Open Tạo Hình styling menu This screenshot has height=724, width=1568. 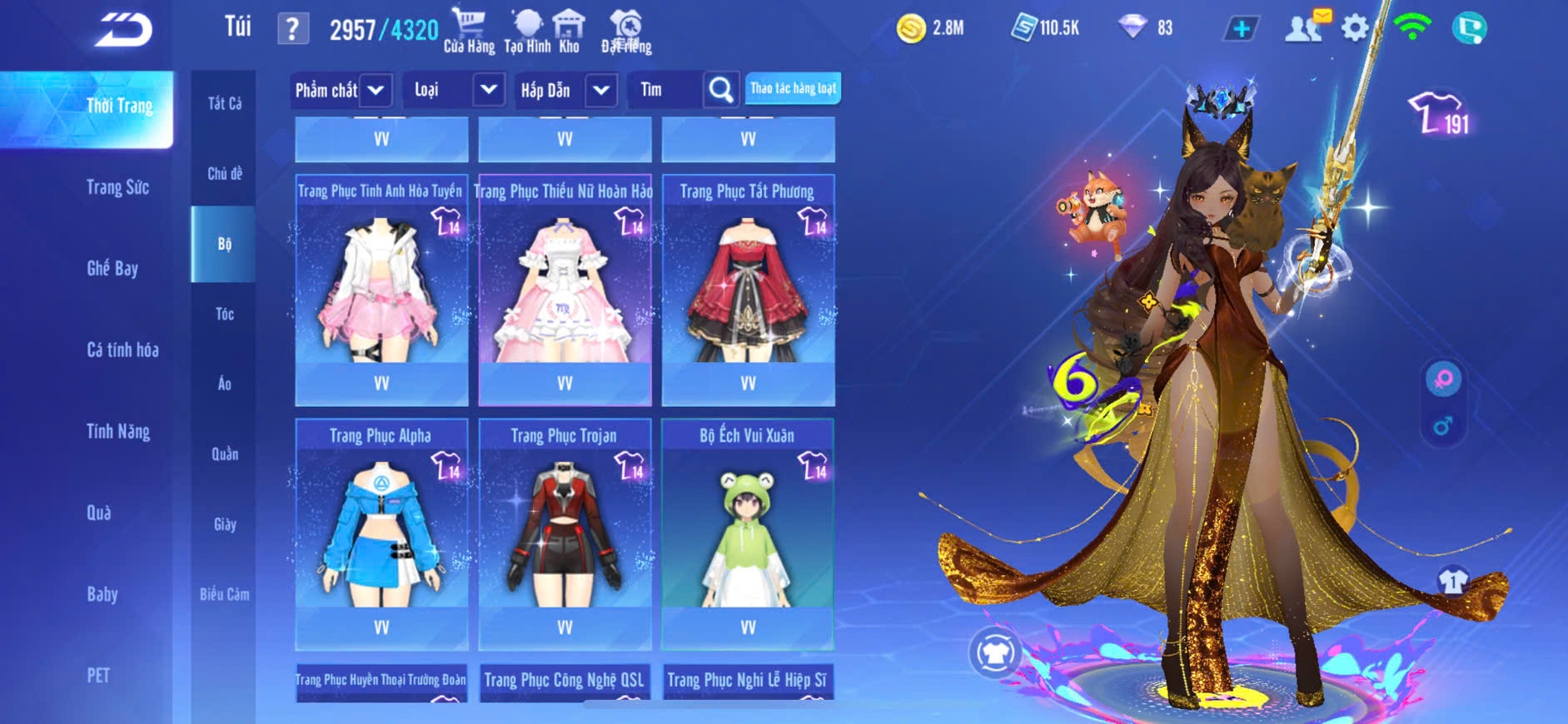[527, 30]
